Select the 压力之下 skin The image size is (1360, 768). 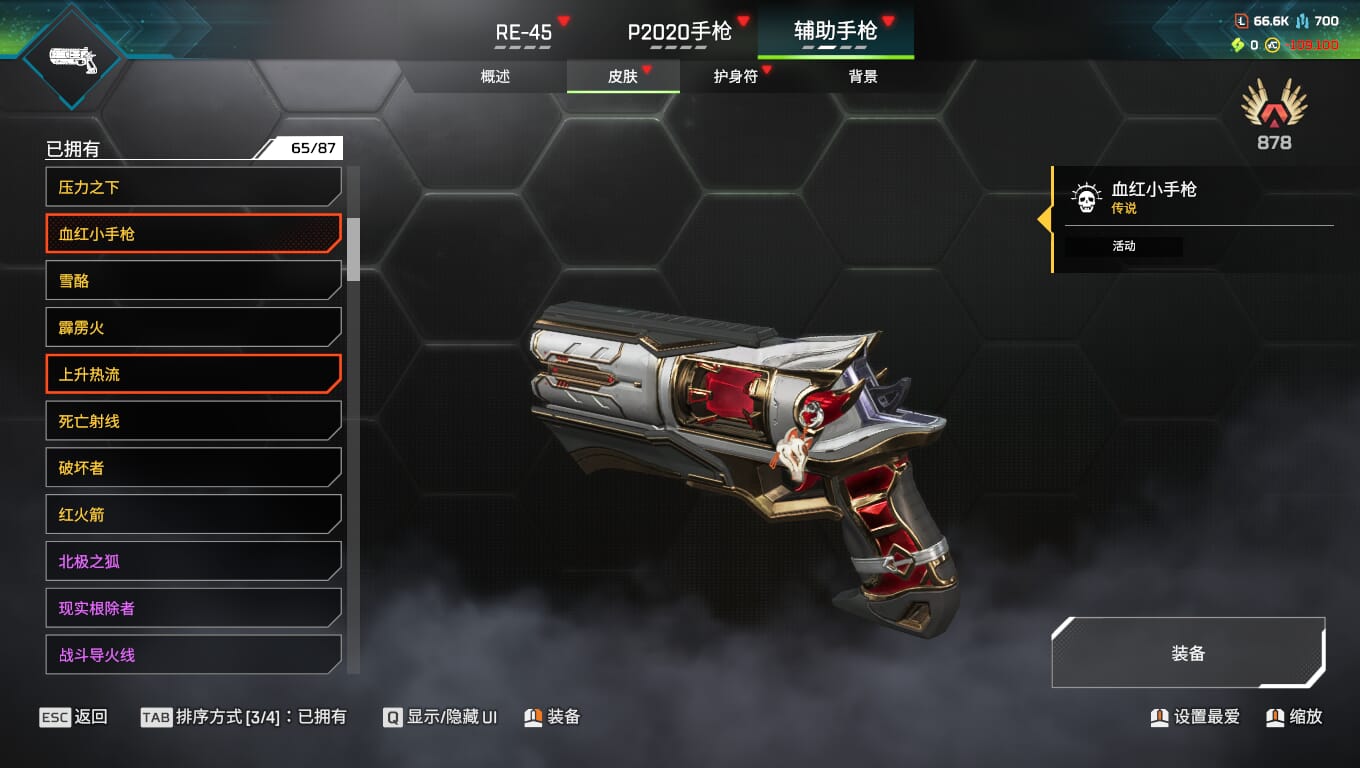193,187
